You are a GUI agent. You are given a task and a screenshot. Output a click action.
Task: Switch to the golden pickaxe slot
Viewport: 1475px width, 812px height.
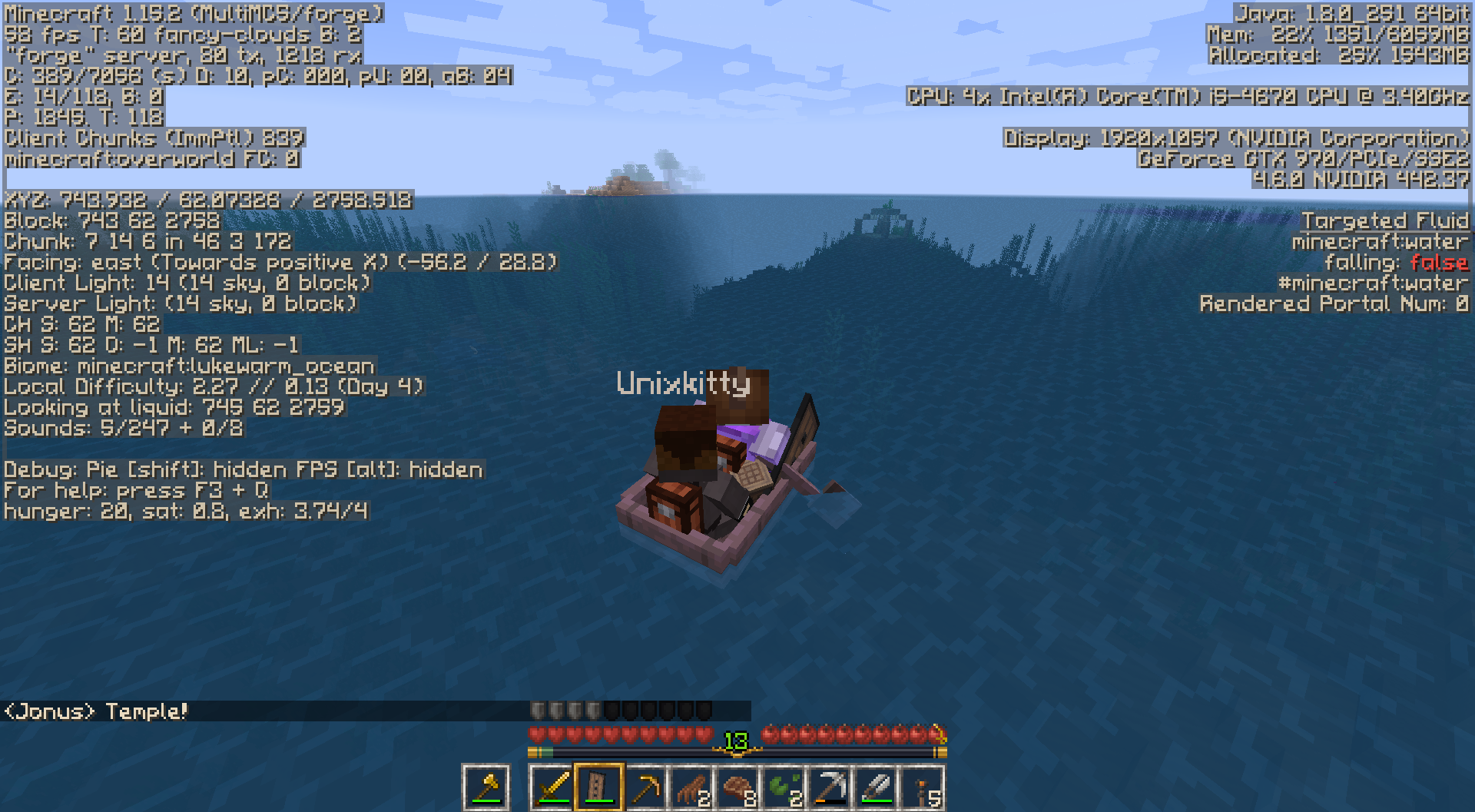coord(645,787)
